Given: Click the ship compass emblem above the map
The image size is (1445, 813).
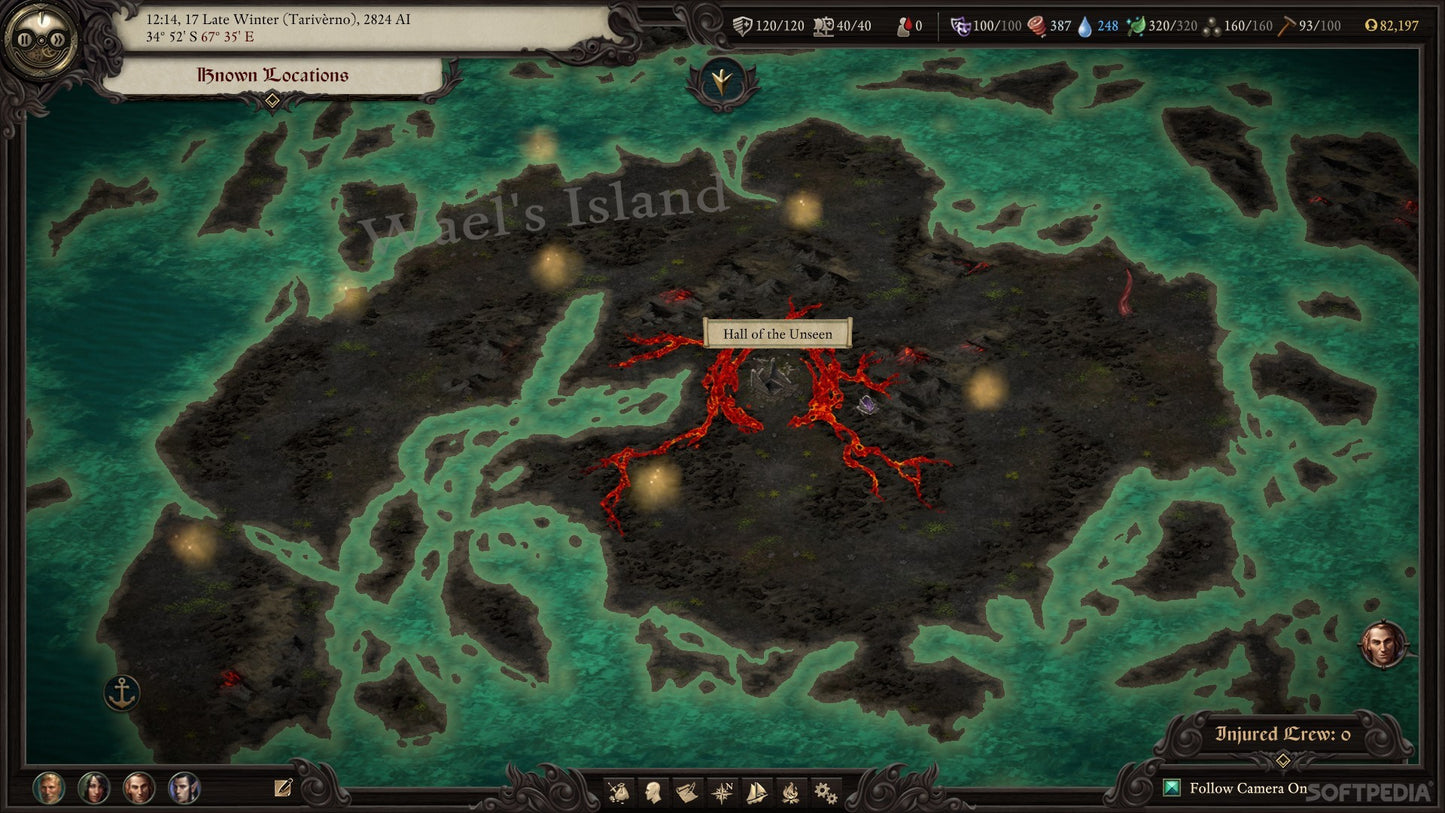Looking at the screenshot, I should 716,80.
